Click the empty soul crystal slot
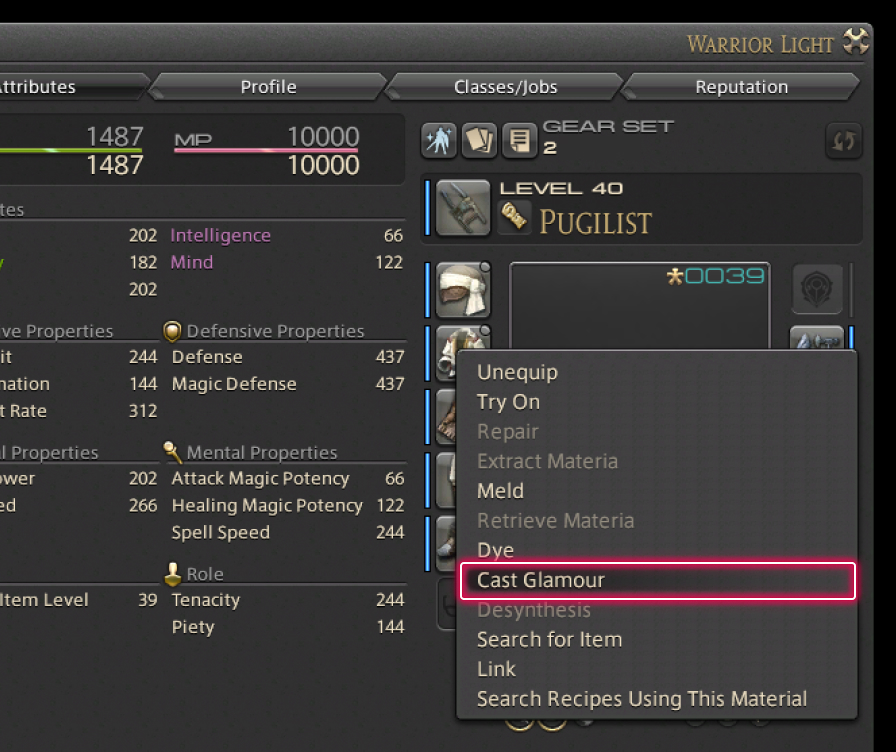 coord(817,290)
